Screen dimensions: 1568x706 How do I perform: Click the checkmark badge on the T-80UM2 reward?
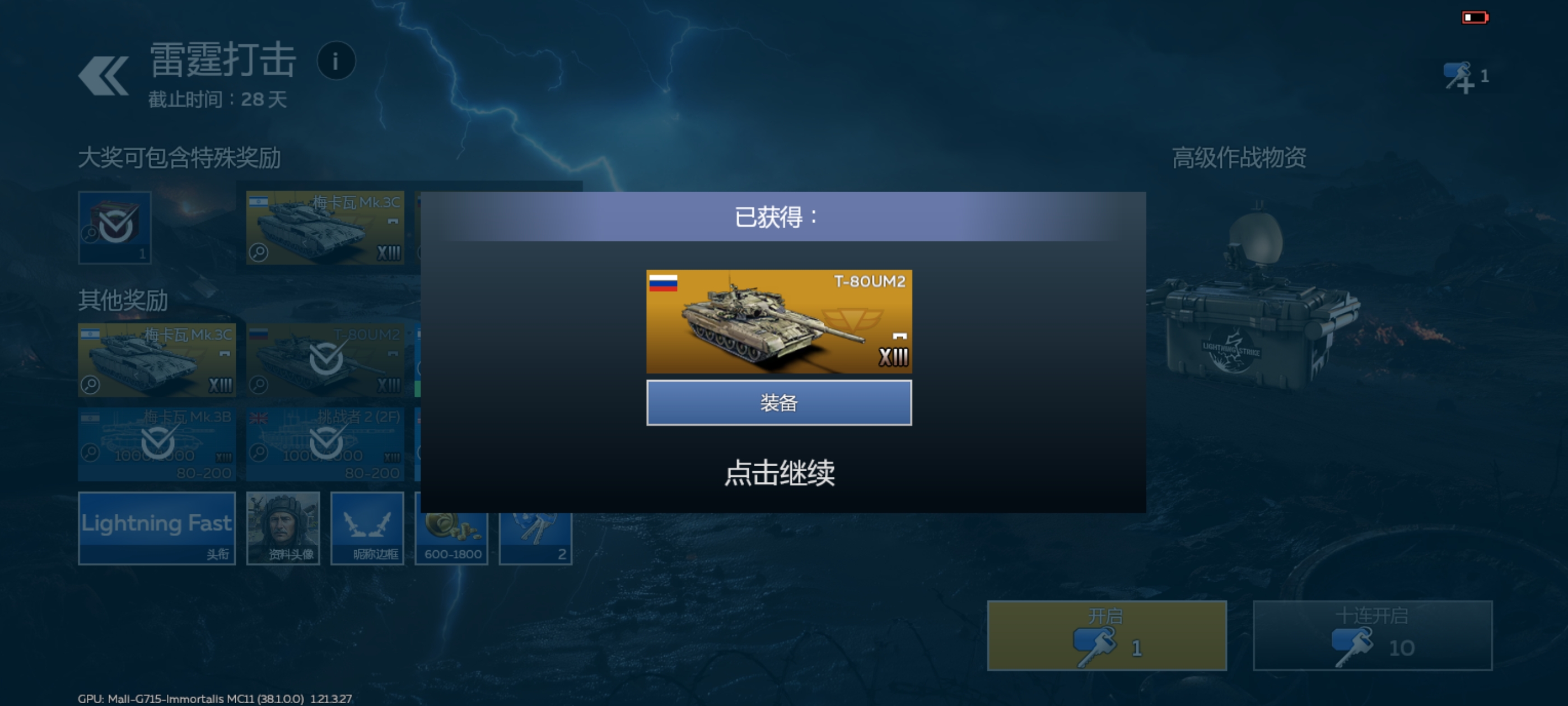point(326,359)
